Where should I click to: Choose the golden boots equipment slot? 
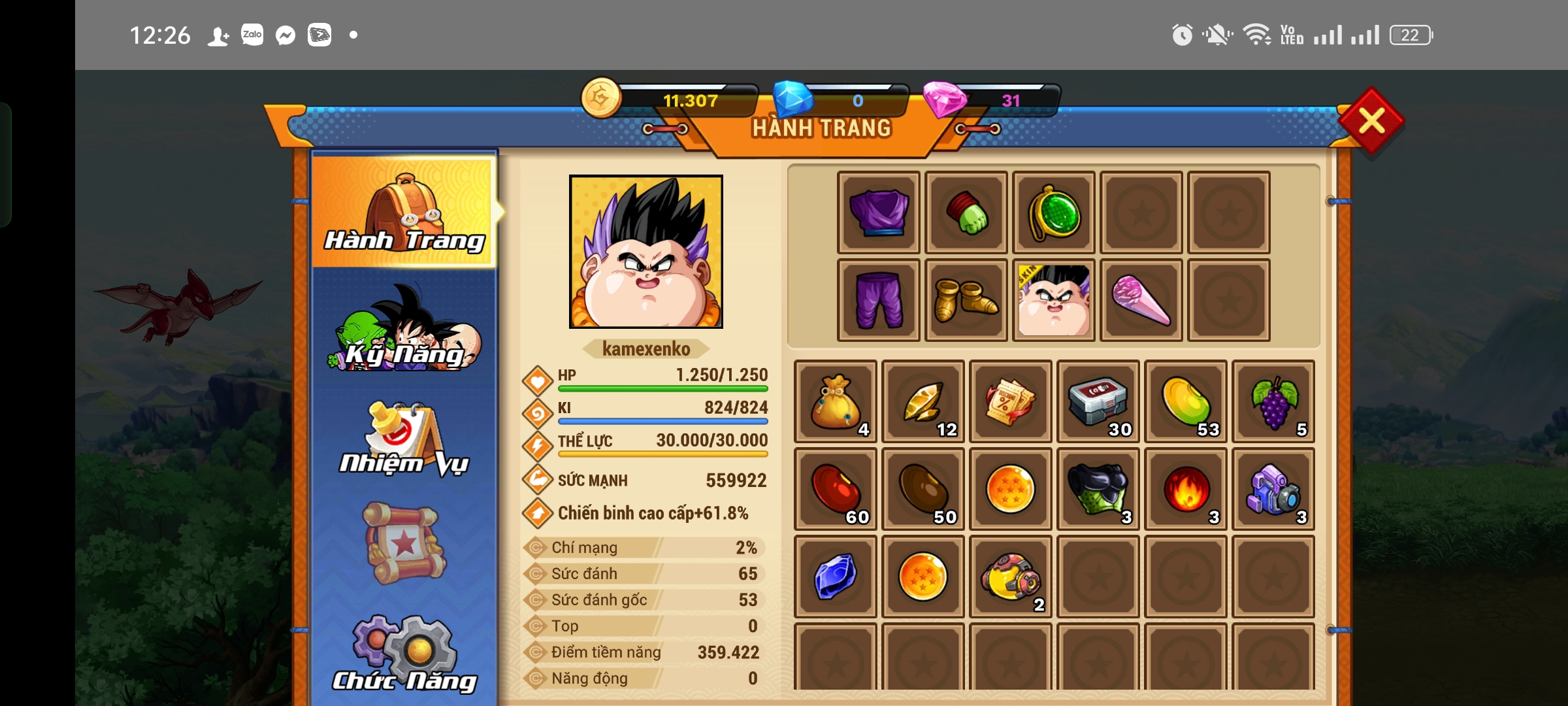[966, 300]
